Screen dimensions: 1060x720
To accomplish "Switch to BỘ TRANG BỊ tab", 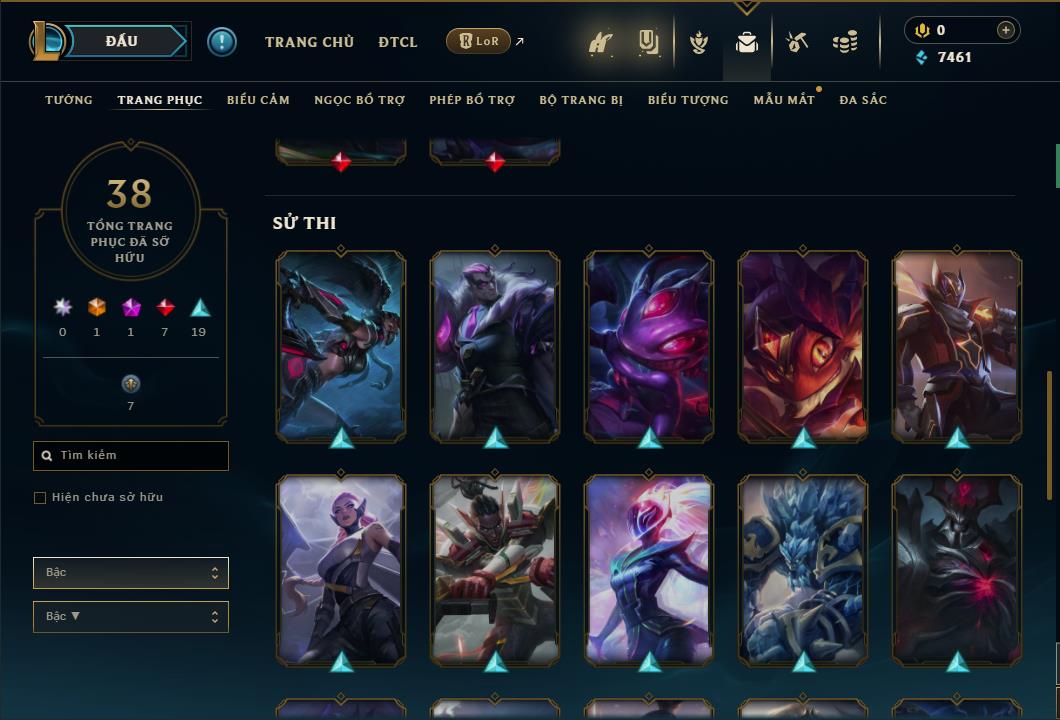I will (x=581, y=100).
